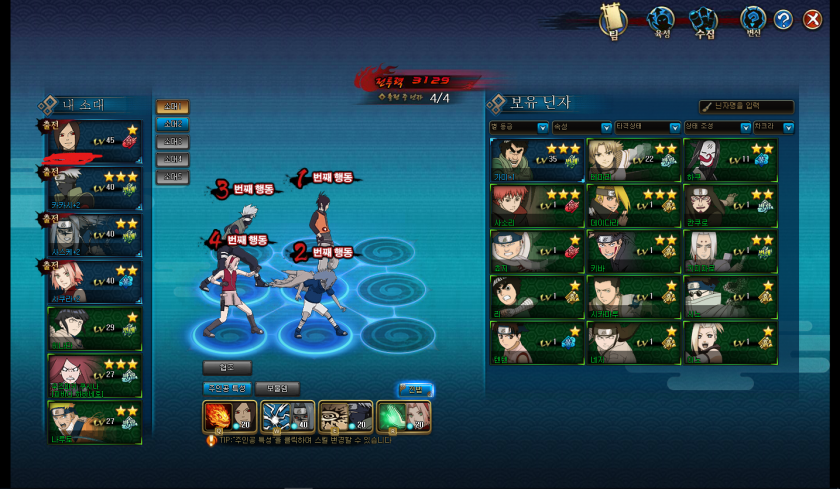Switch to squad tab 소대2
The height and width of the screenshot is (489, 840).
pyautogui.click(x=172, y=124)
